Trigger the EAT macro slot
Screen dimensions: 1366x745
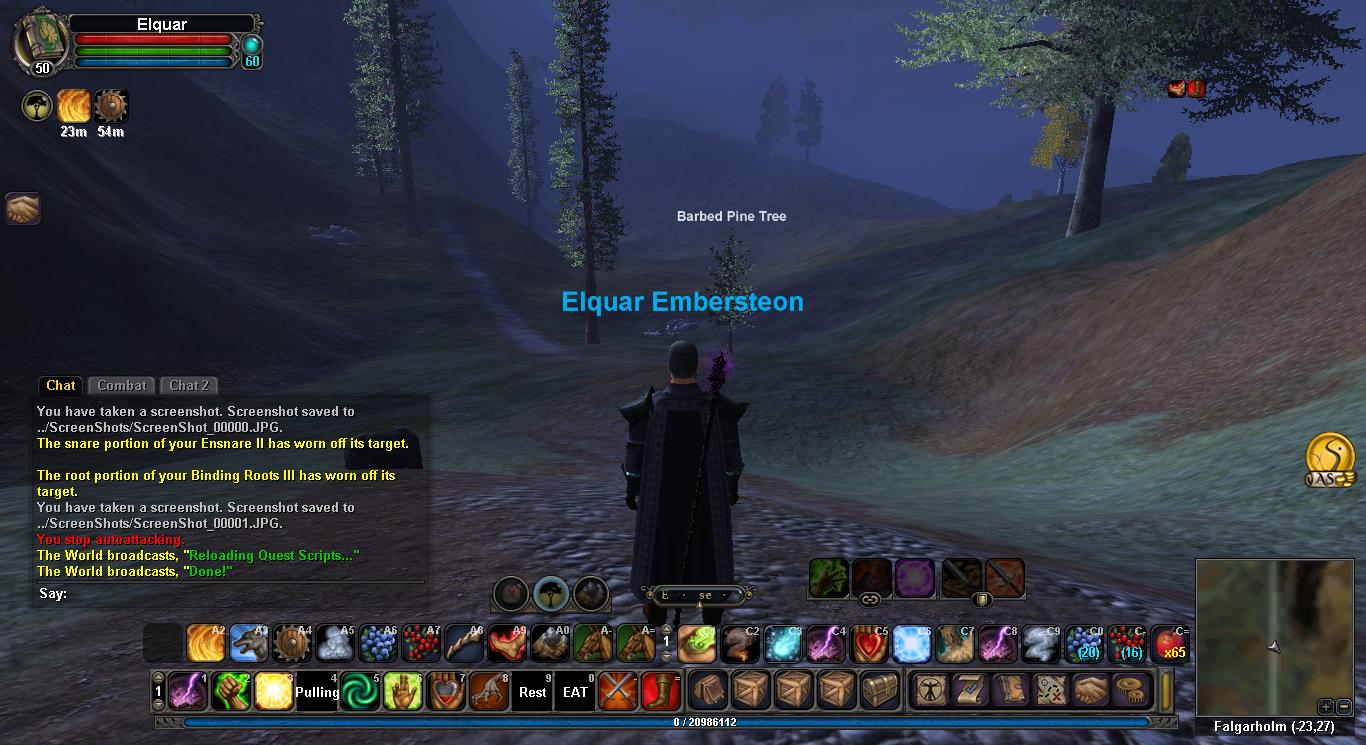pos(575,691)
